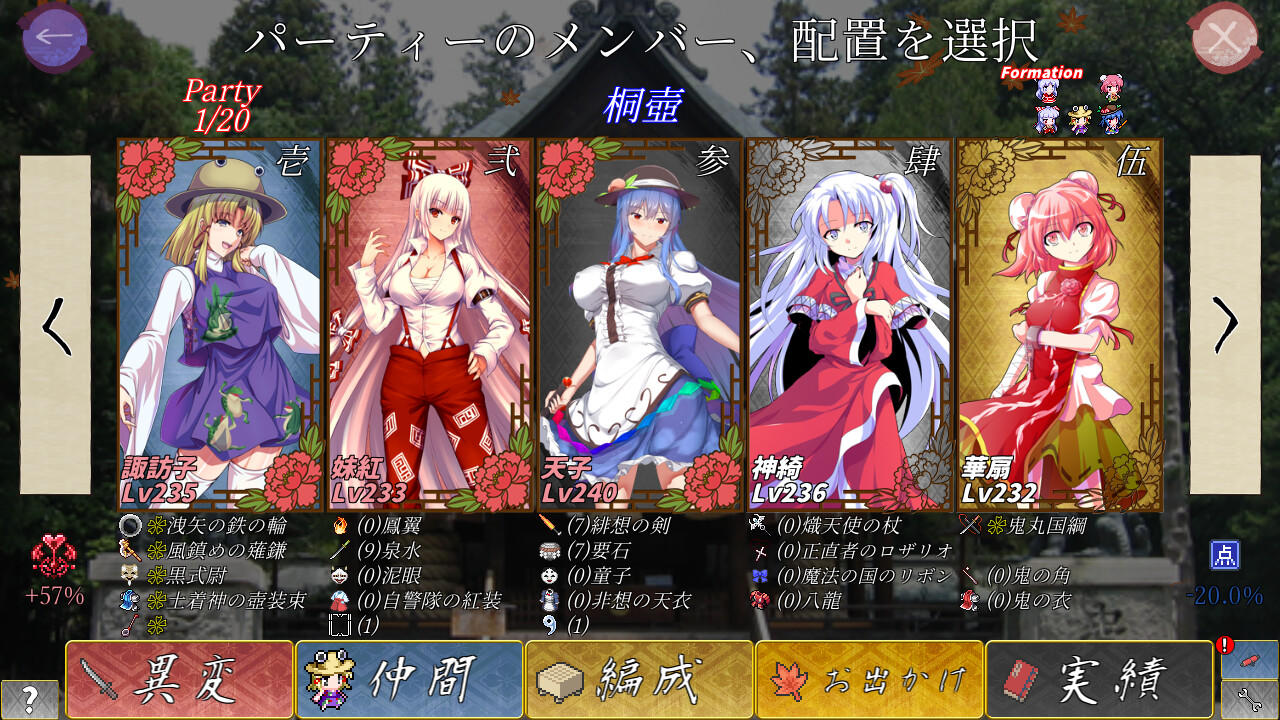The image size is (1280, 720).
Task: Click the ? help button at bottom left
Action: 30,700
